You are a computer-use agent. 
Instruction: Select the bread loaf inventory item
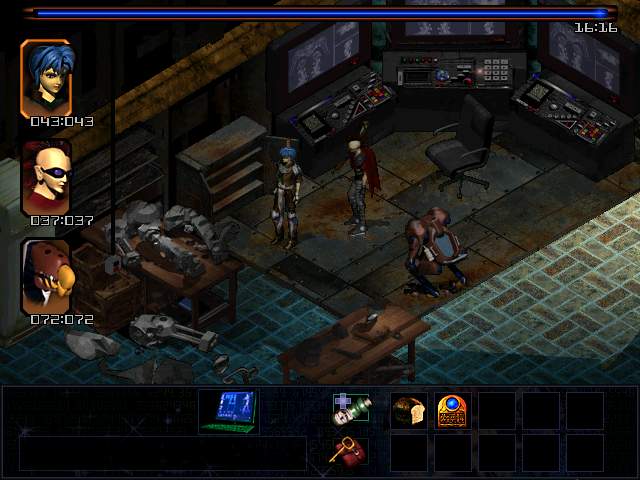[x=408, y=411]
